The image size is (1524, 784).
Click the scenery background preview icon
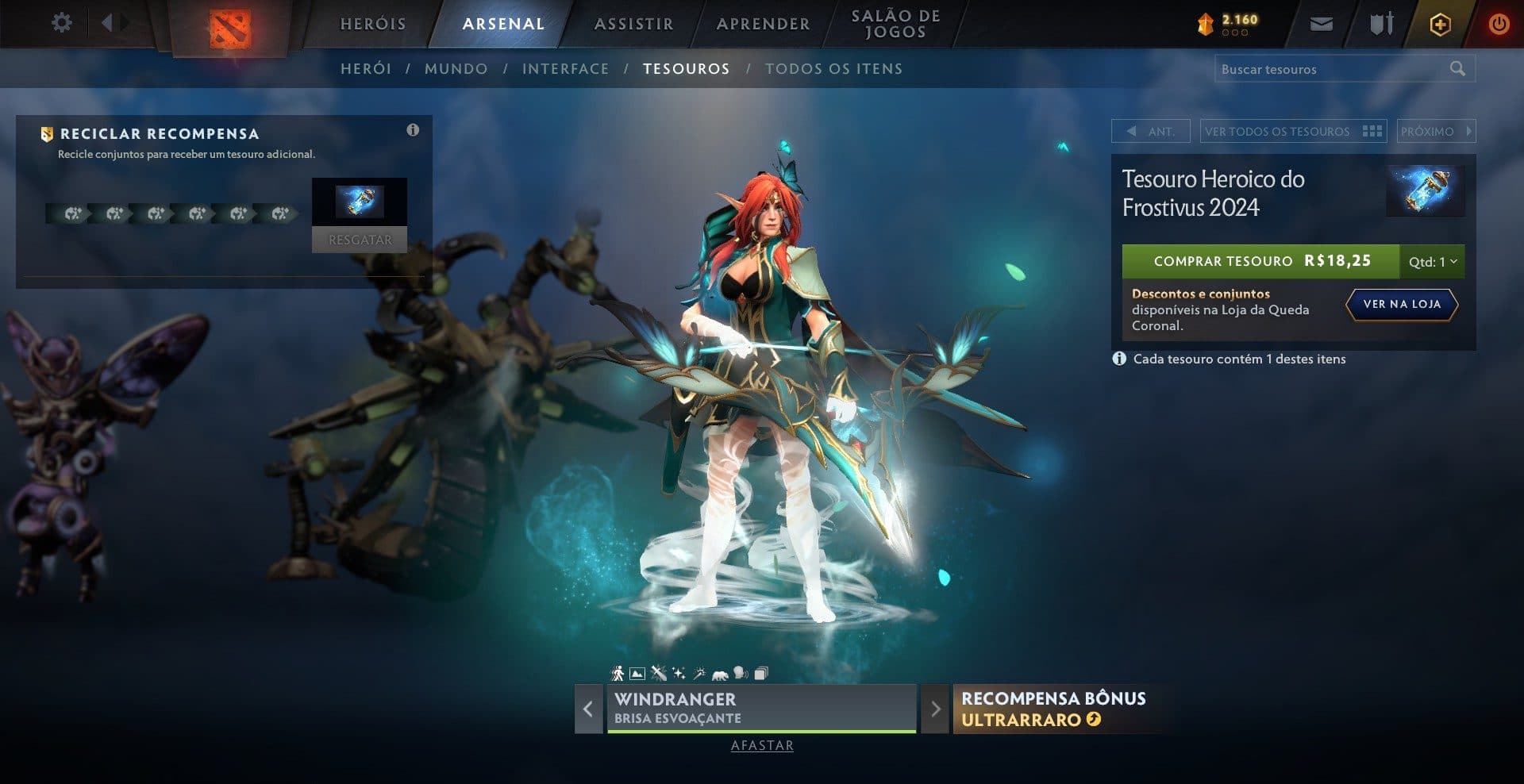pyautogui.click(x=637, y=673)
